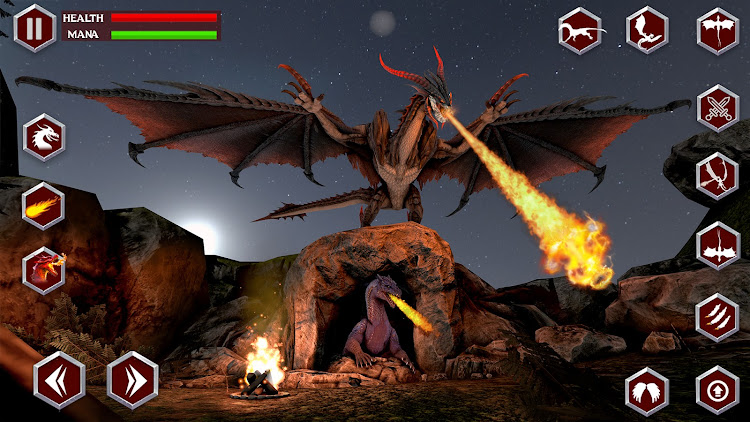Use the claw slash attack

pyautogui.click(x=718, y=315)
